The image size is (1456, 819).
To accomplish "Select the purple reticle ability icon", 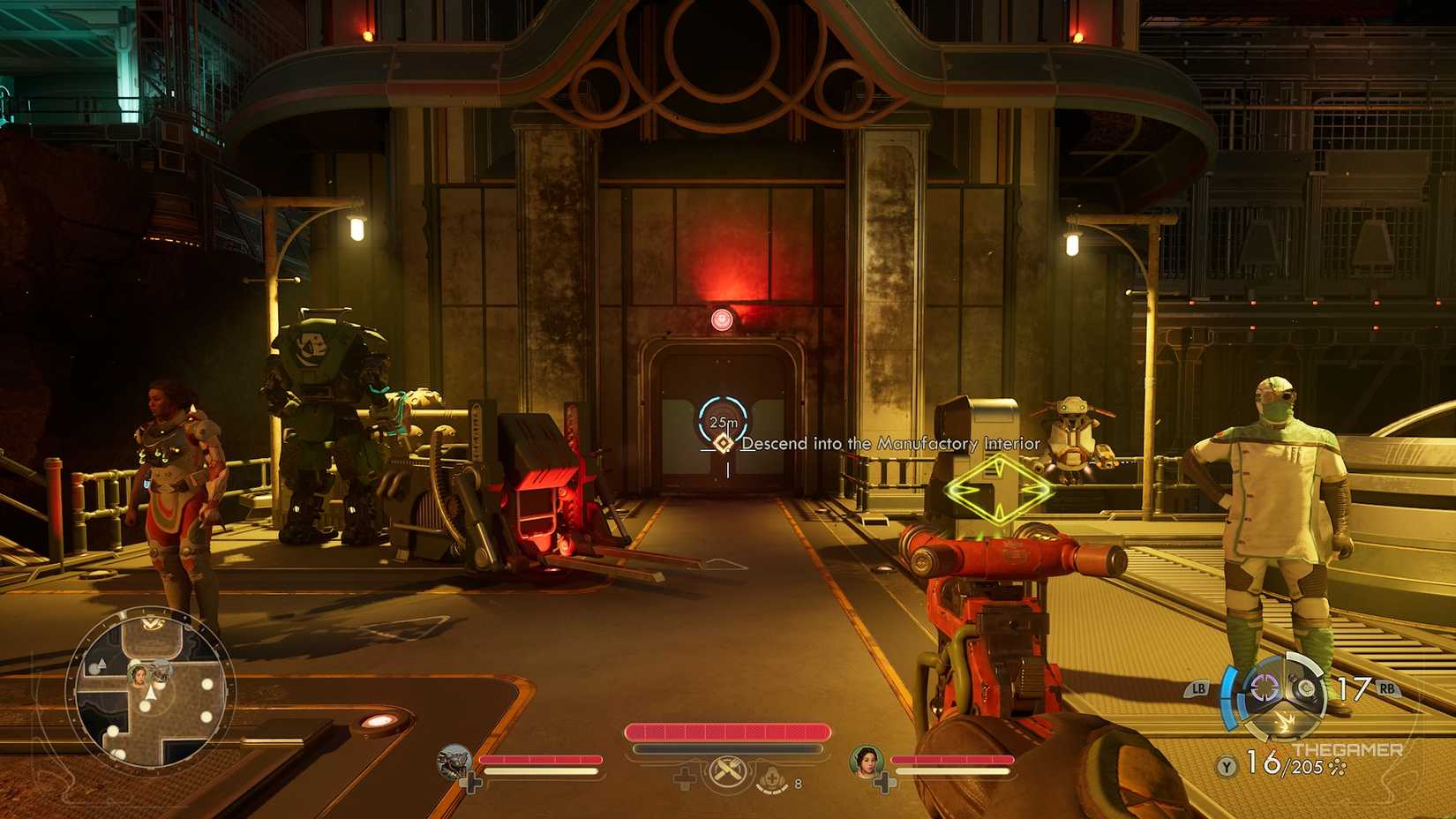I will coord(1264,688).
